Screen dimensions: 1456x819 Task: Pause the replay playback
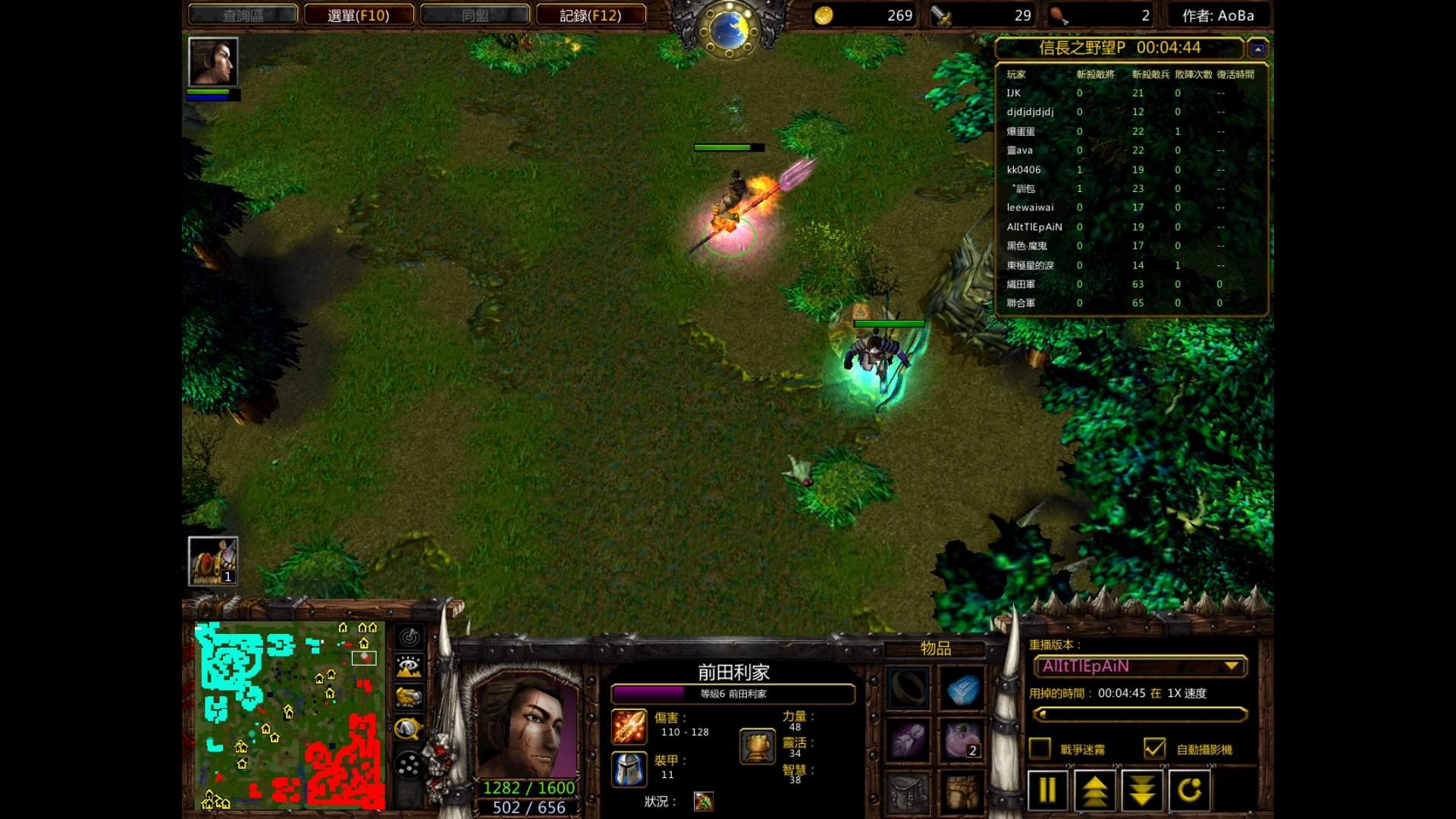[1047, 790]
